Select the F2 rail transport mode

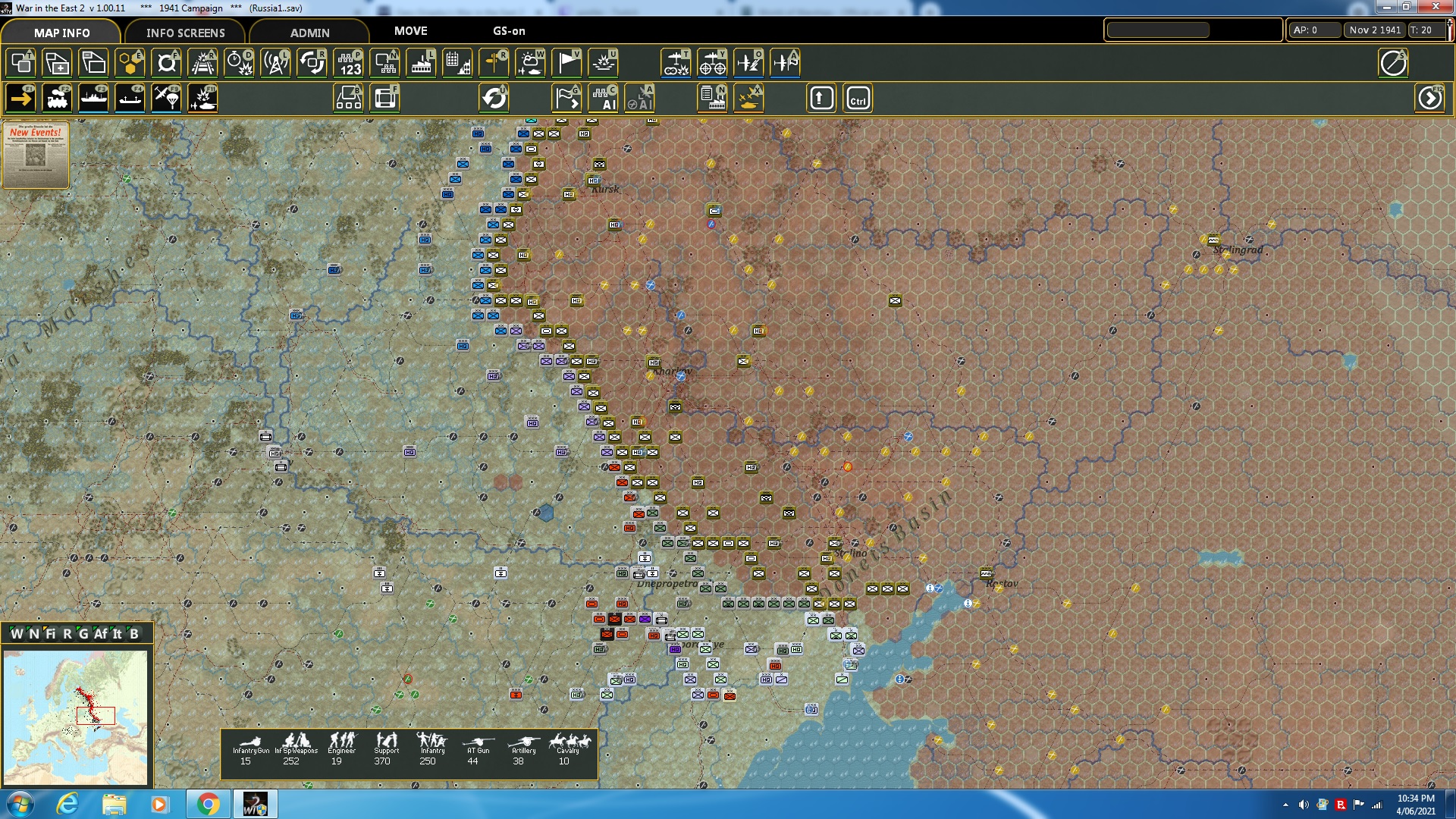pyautogui.click(x=57, y=98)
